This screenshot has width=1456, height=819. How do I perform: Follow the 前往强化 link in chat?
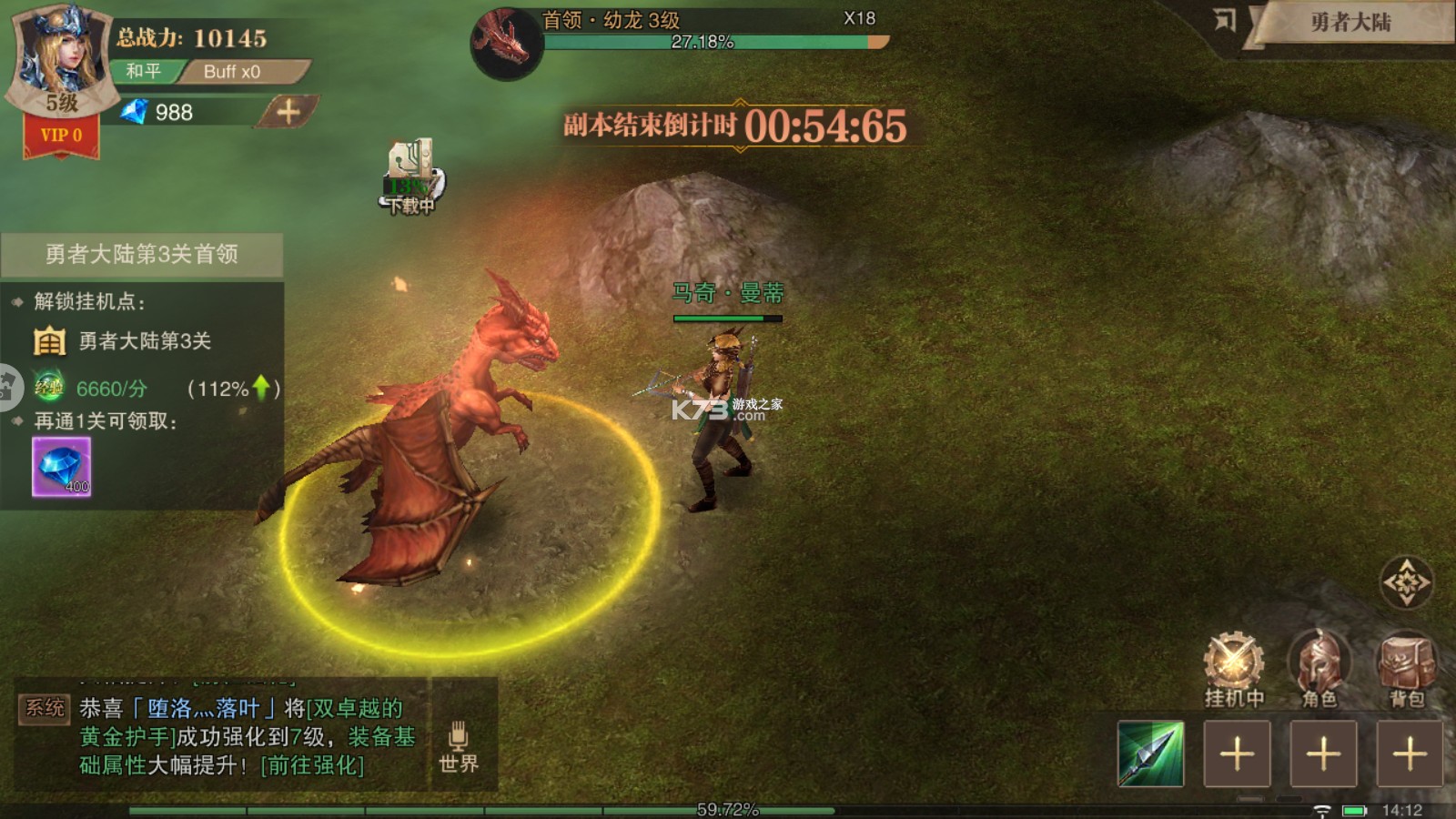[x=312, y=765]
